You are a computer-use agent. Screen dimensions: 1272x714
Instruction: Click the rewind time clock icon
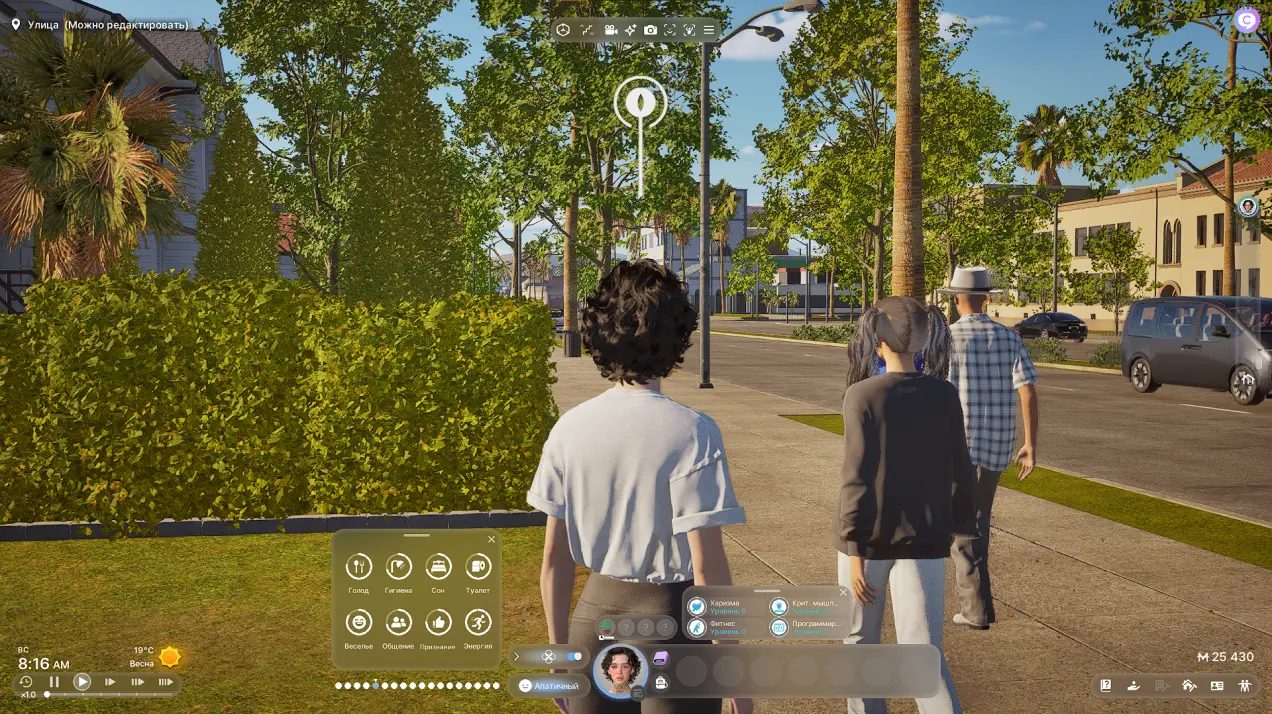tap(27, 682)
